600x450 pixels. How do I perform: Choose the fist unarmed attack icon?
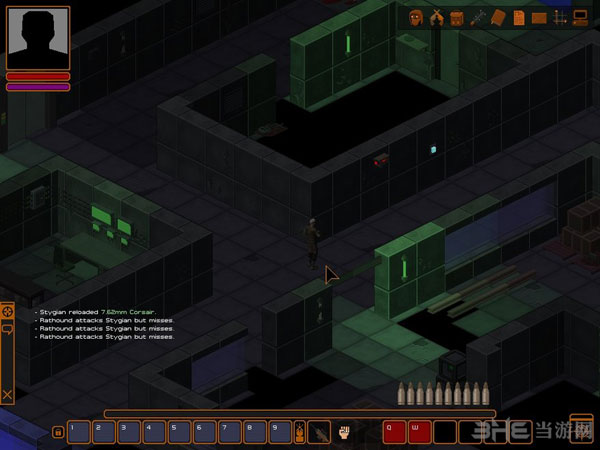tap(344, 432)
